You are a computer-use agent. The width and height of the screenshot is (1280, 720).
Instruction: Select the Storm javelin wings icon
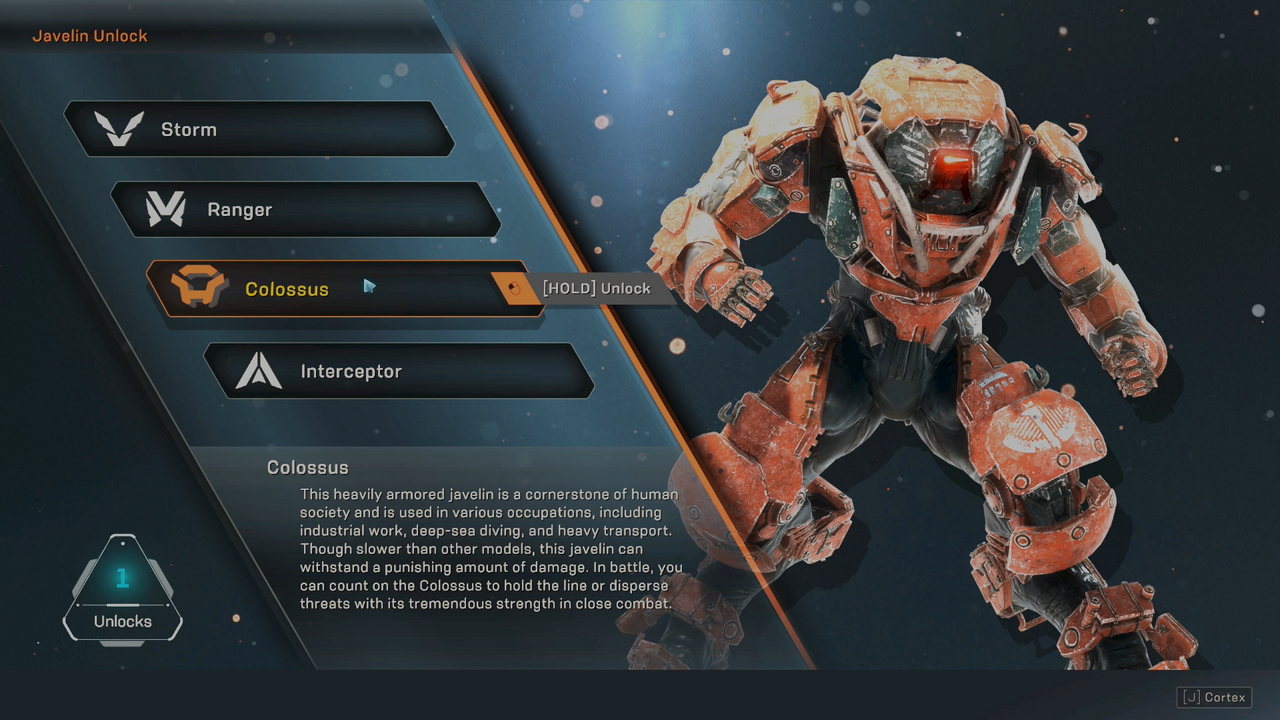pos(120,128)
